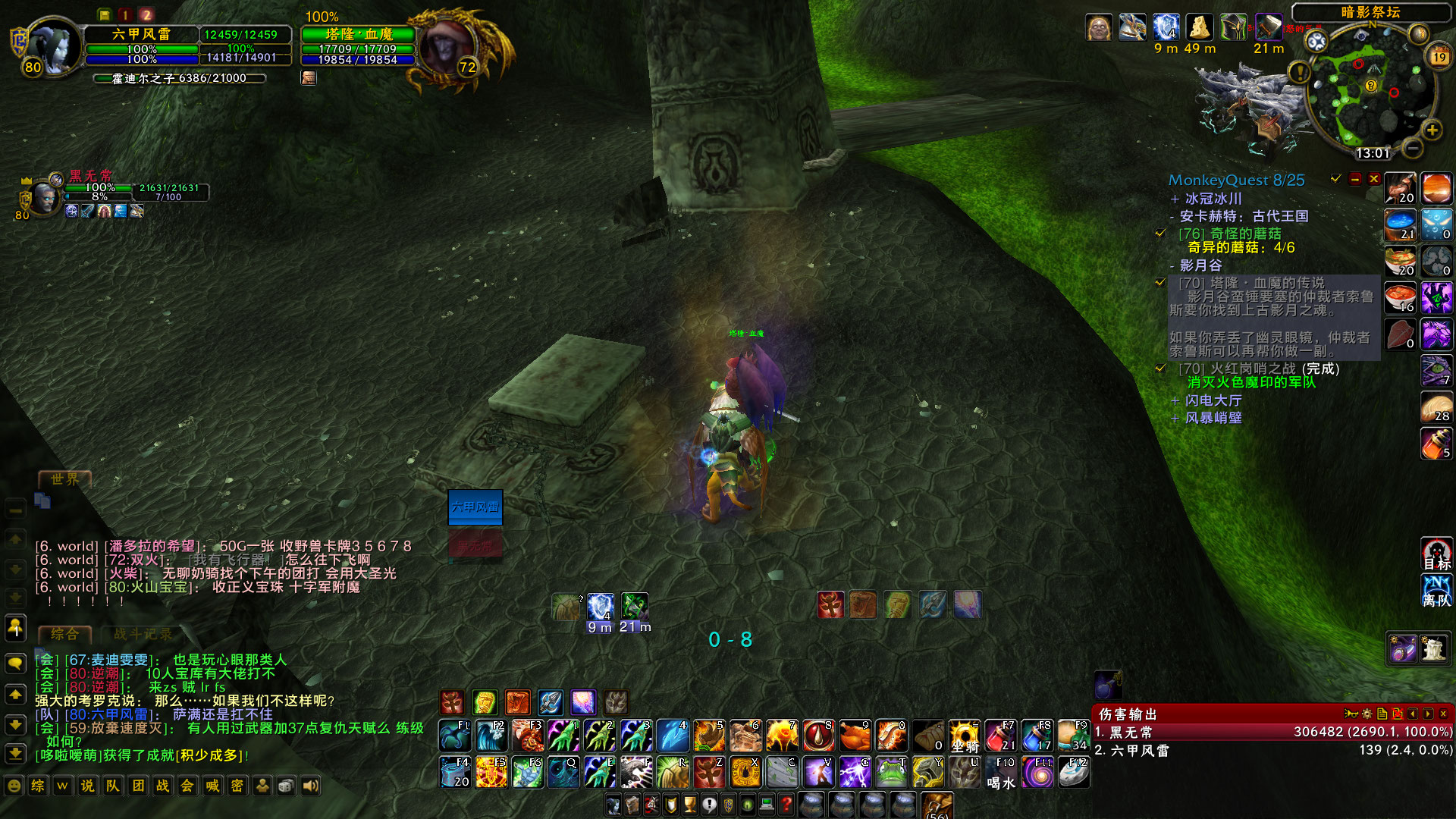The image size is (1456, 819).
Task: Open the 积少成多 achievement link in chat
Action: point(208,755)
